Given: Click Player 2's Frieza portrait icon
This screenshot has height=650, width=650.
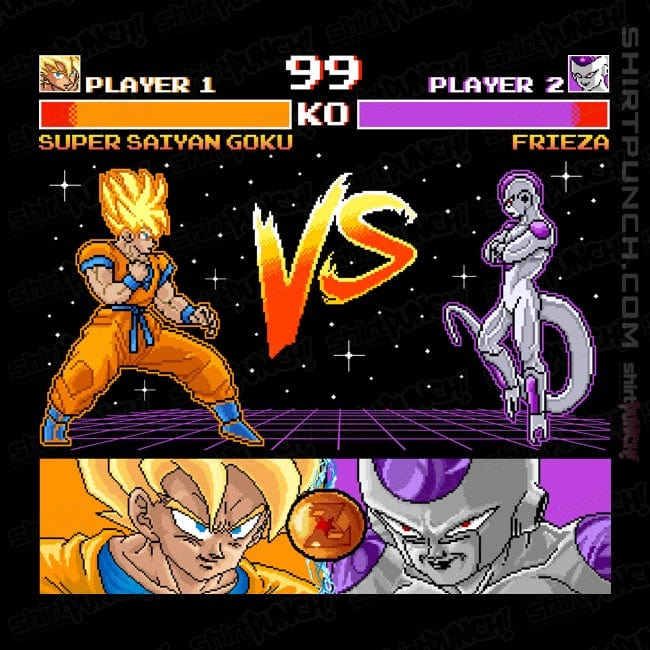Looking at the screenshot, I should 587,74.
